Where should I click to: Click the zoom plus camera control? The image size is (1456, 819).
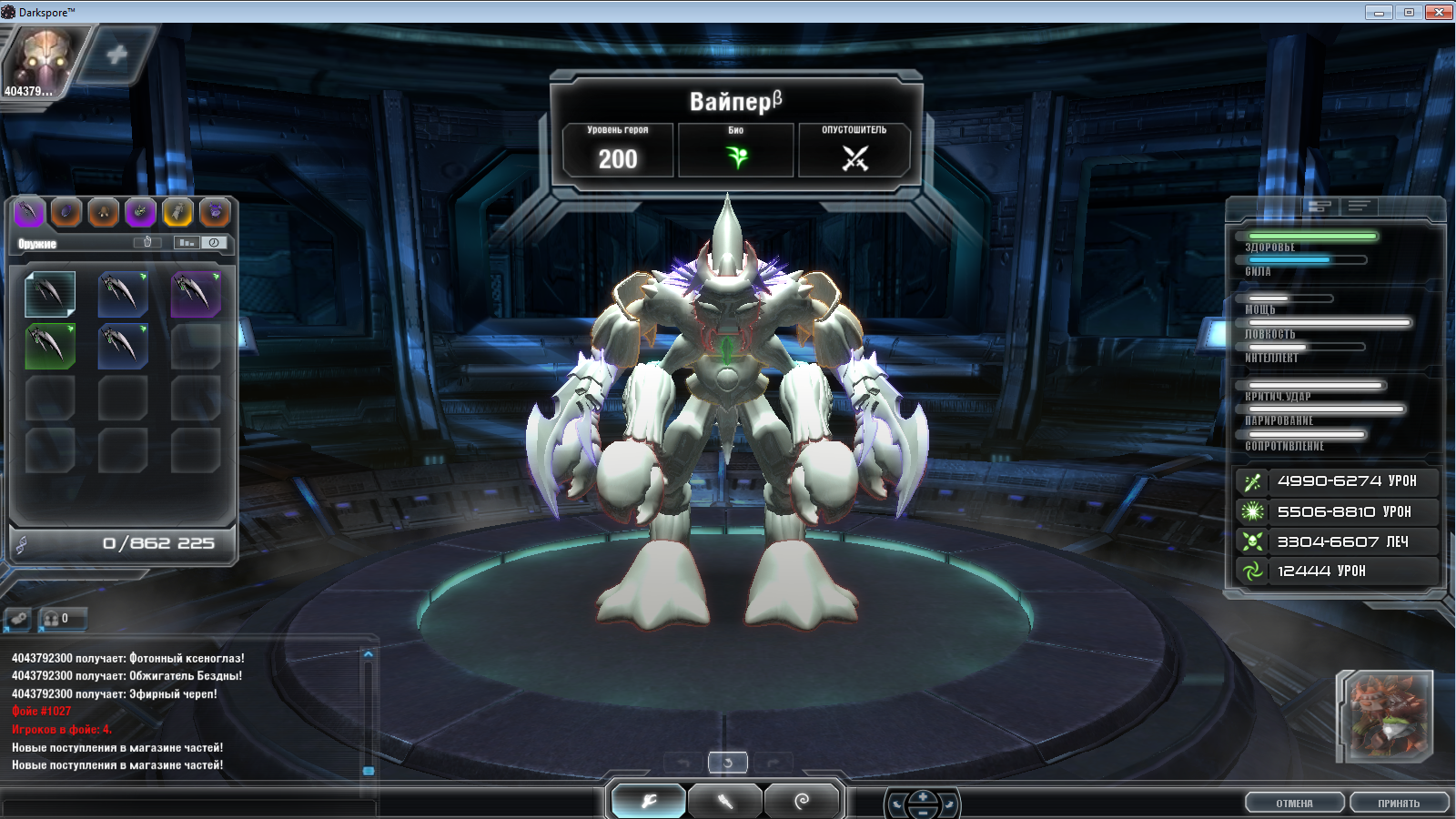pyautogui.click(x=922, y=796)
